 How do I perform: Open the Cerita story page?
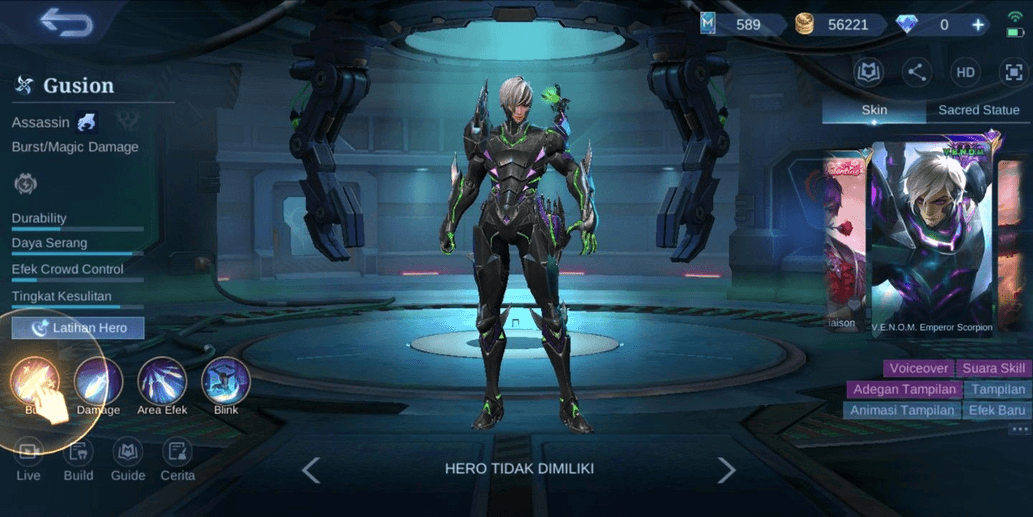(x=178, y=460)
